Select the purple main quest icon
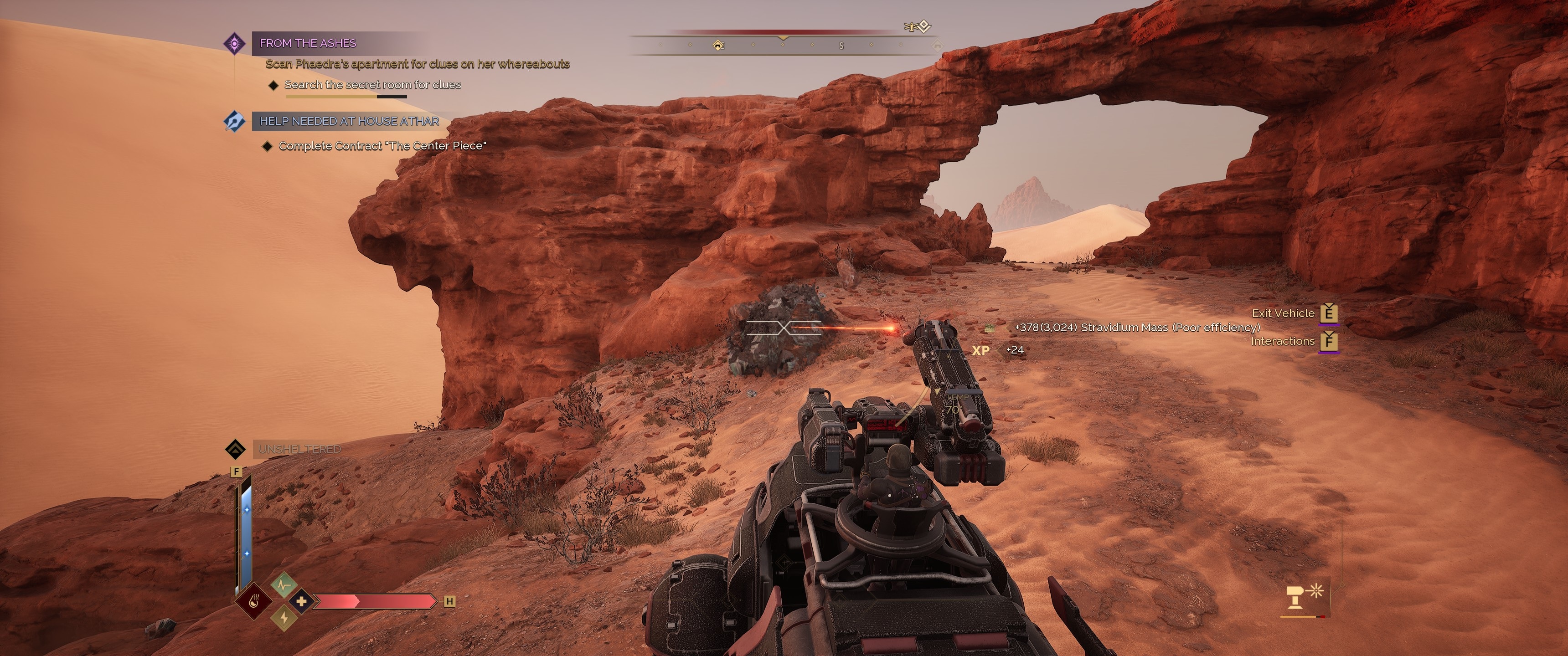This screenshot has width=1568, height=656. pyautogui.click(x=234, y=43)
